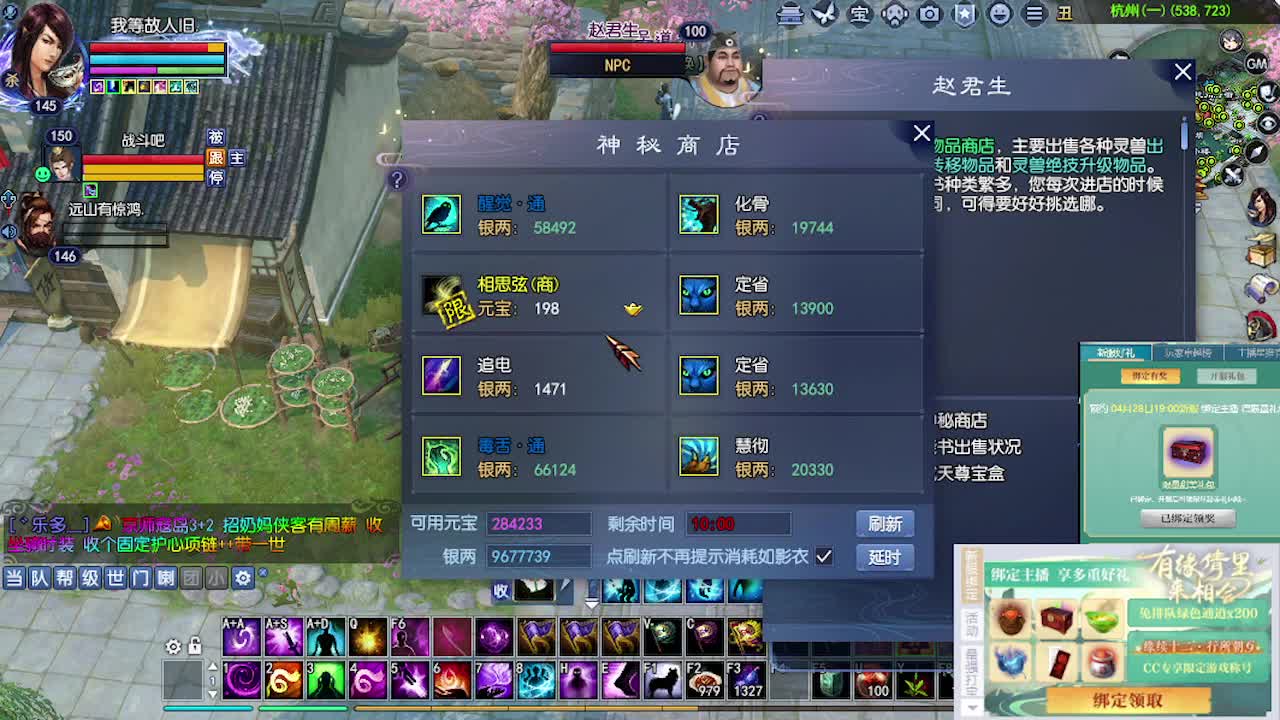Click the hotbar page up arrow stepper
This screenshot has height=720, width=1280.
click(213, 668)
